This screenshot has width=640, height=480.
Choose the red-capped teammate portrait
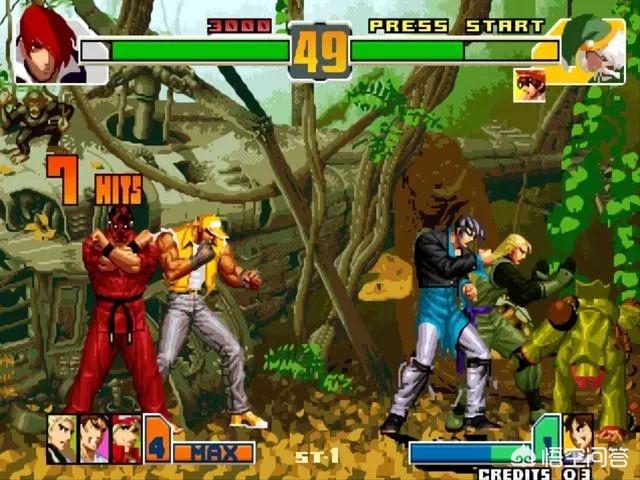[126, 438]
